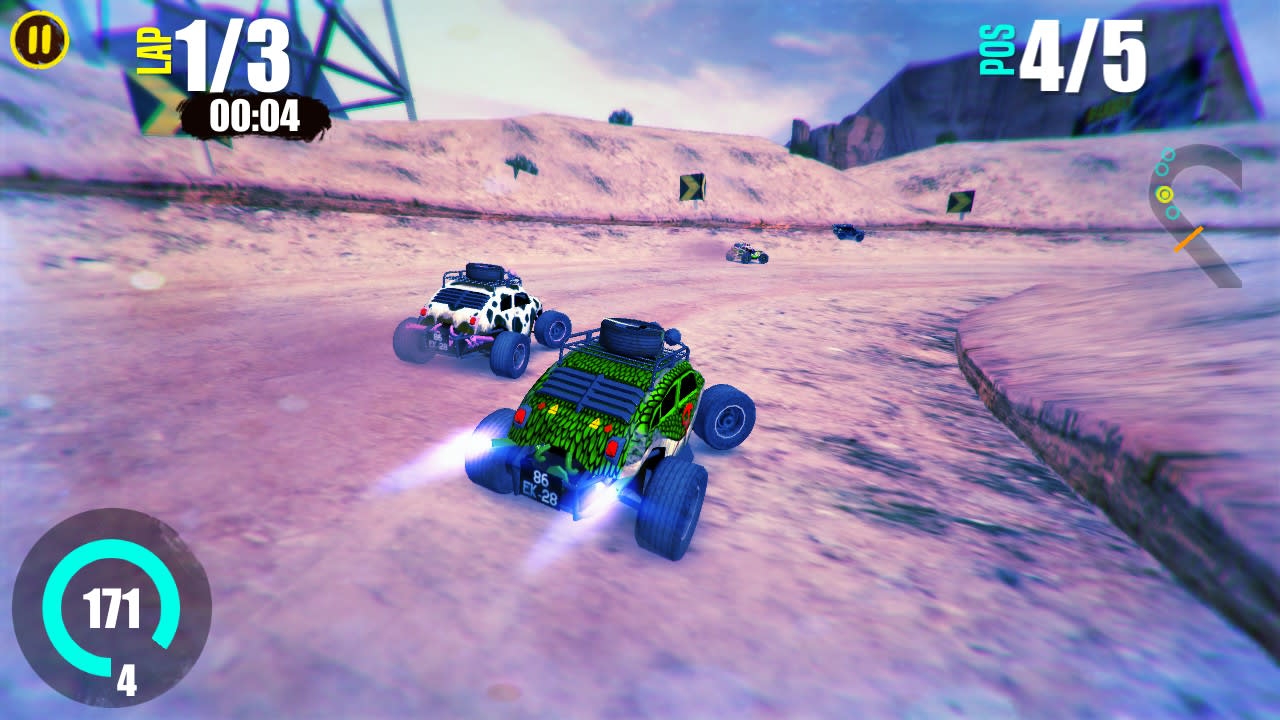This screenshot has width=1280, height=720.
Task: Select the yellow player marker on the minimap
Action: pyautogui.click(x=1164, y=194)
